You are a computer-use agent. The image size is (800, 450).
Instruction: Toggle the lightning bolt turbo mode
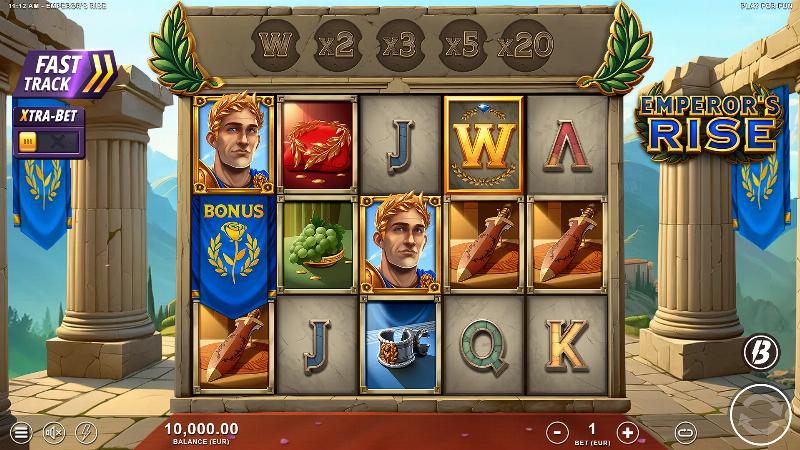(86, 433)
